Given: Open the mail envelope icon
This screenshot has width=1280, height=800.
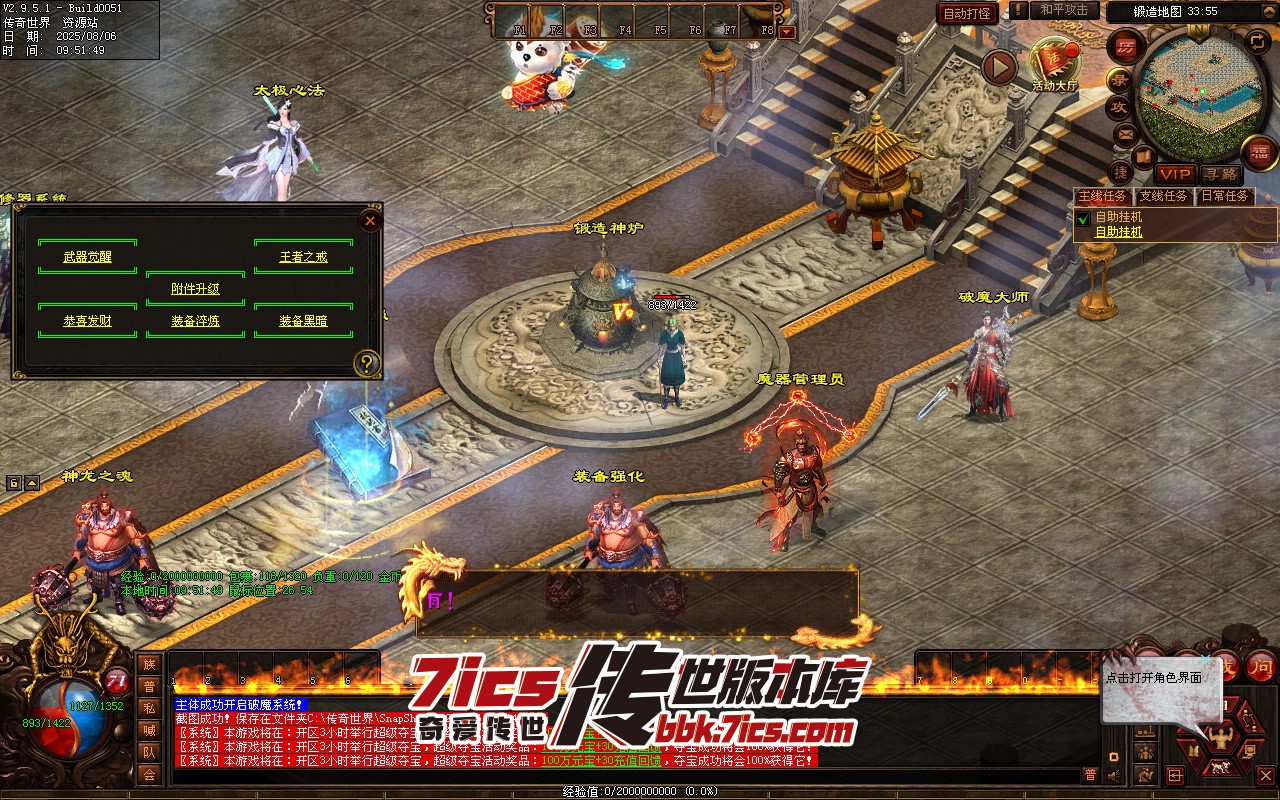Looking at the screenshot, I should [x=1126, y=133].
